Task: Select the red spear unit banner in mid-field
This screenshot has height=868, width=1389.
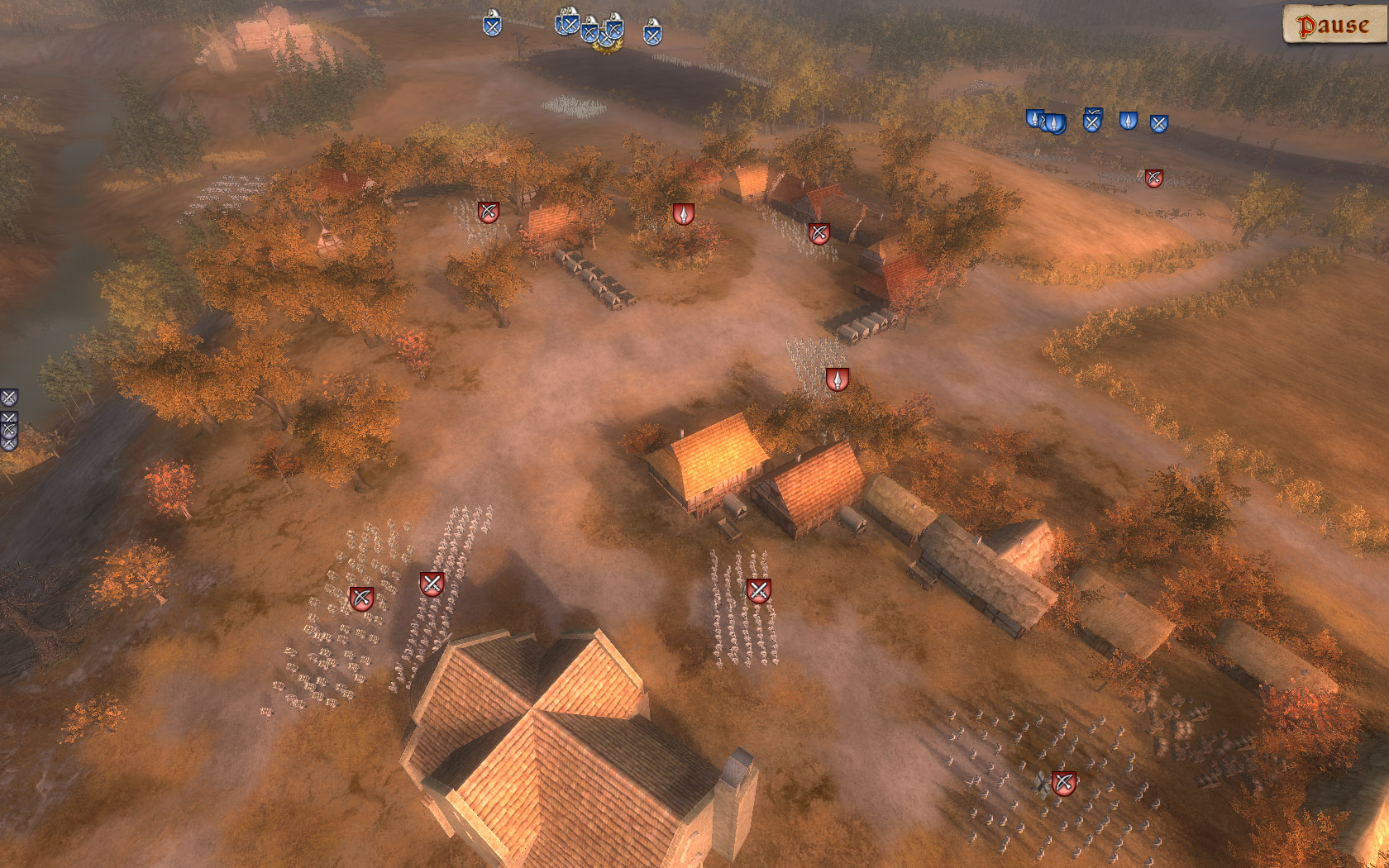Action: [x=838, y=379]
